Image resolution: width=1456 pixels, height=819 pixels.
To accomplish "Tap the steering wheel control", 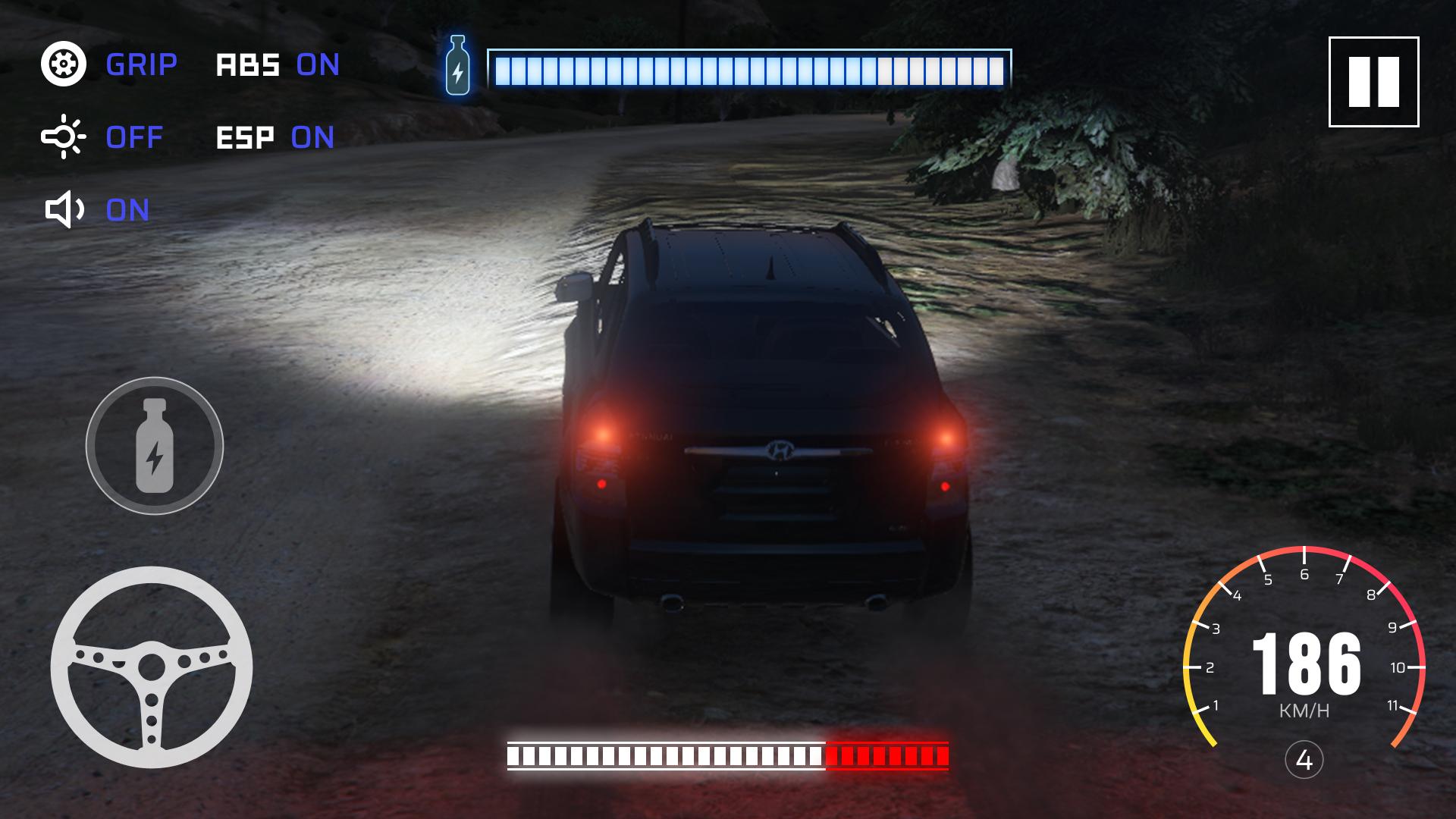I will 152,667.
